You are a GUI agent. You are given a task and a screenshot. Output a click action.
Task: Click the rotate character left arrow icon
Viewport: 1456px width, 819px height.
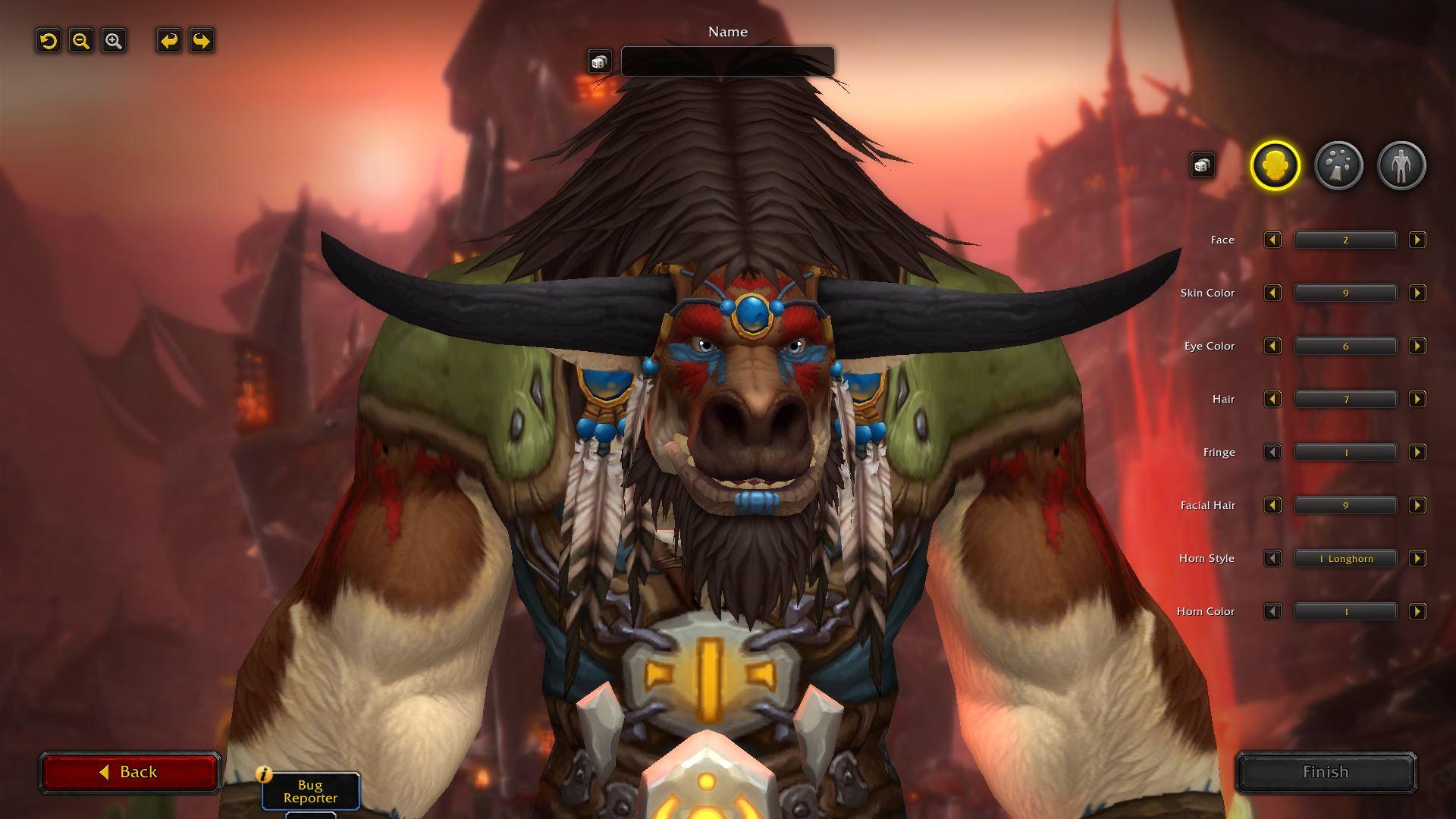pos(168,41)
